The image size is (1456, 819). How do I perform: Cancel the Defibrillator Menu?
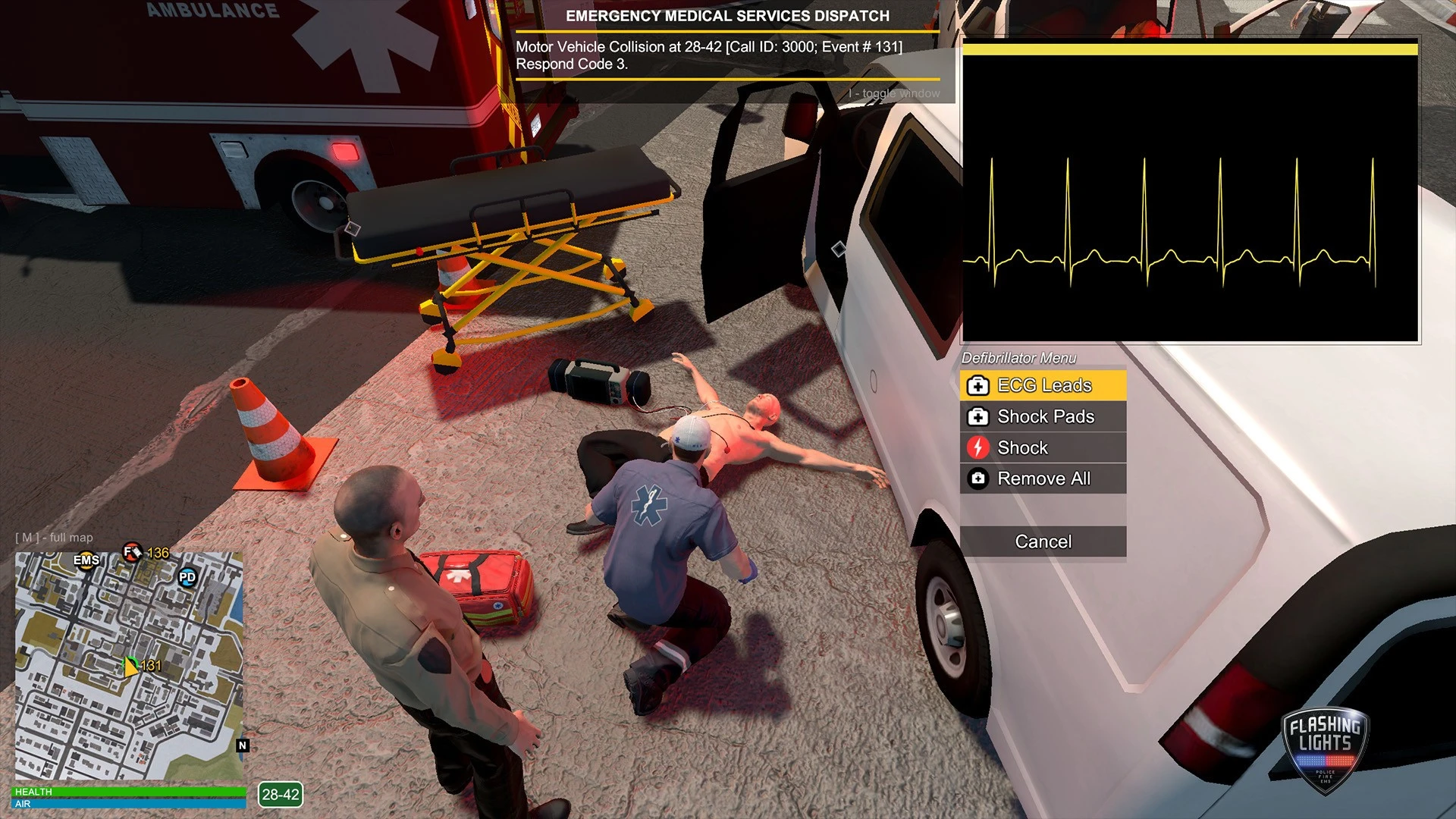1043,541
